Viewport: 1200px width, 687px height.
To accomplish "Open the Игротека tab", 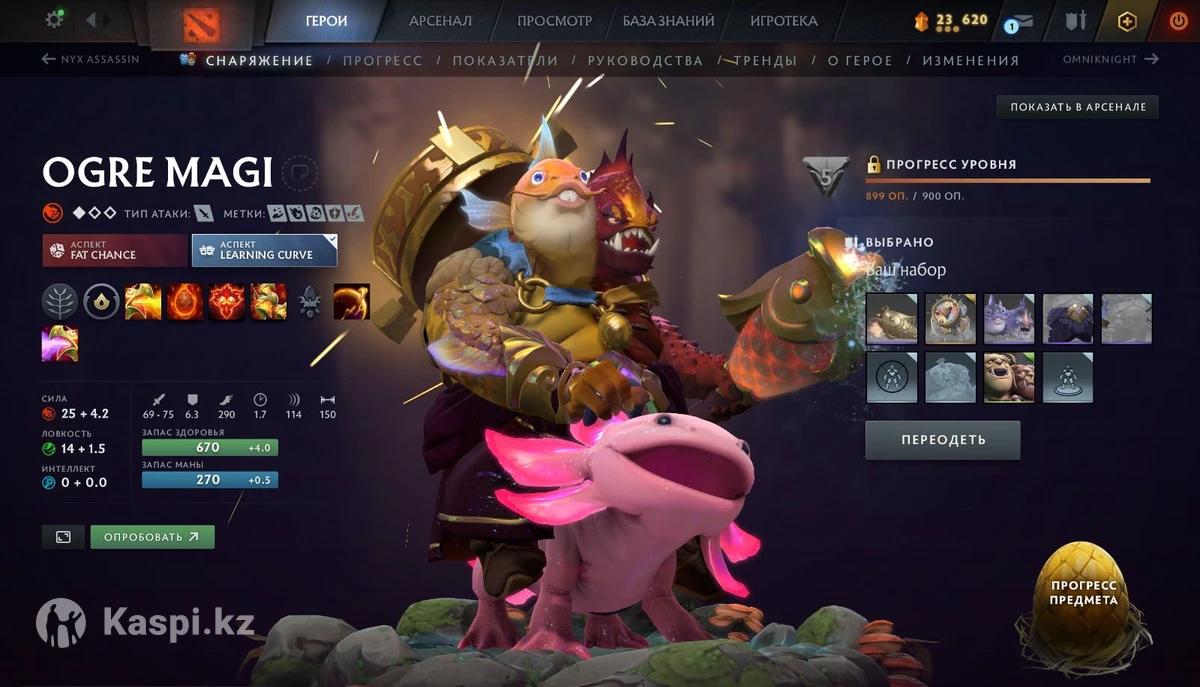I will pyautogui.click(x=783, y=20).
